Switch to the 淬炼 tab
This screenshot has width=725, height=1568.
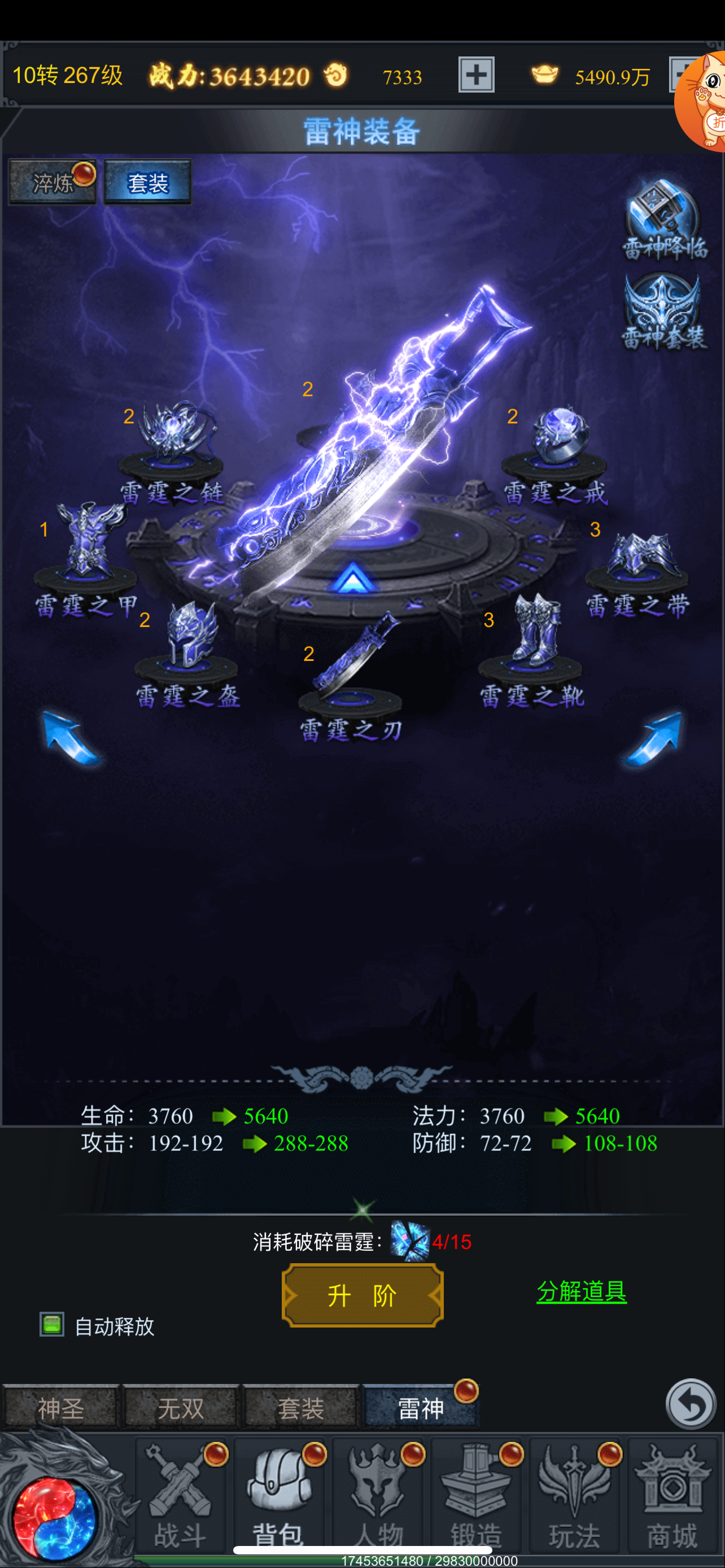(x=53, y=182)
